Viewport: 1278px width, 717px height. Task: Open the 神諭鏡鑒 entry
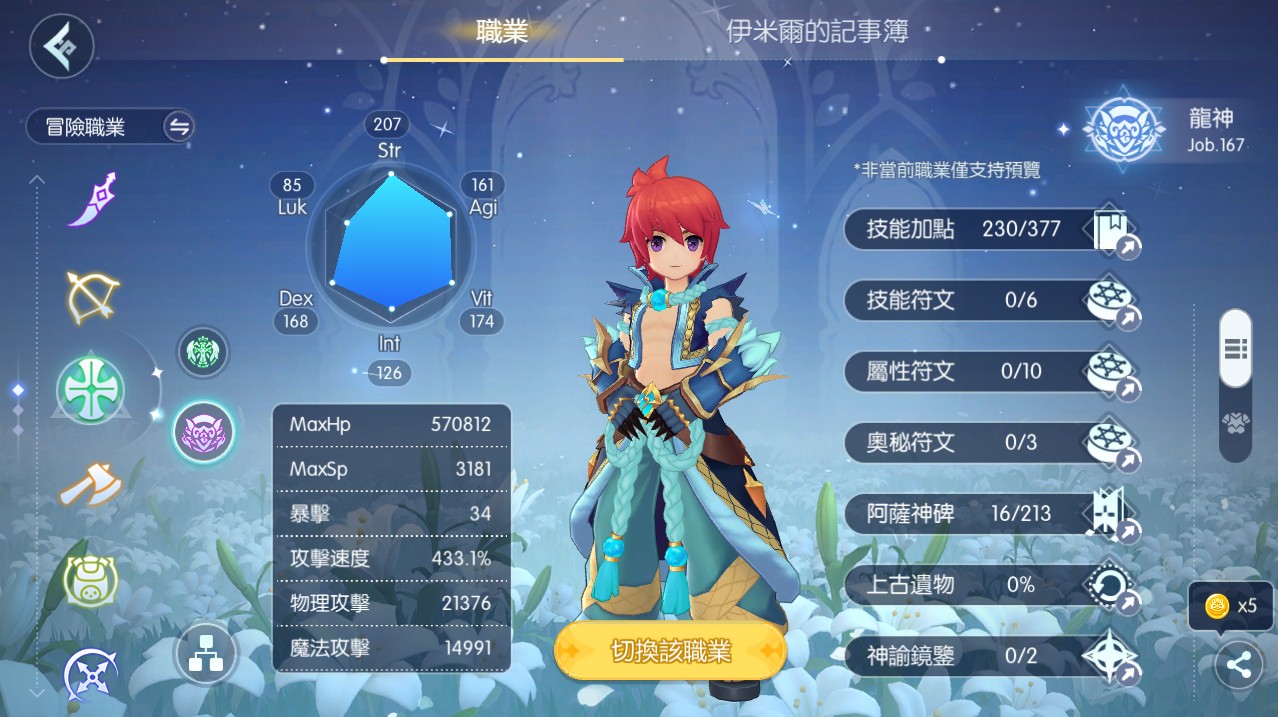coord(990,656)
